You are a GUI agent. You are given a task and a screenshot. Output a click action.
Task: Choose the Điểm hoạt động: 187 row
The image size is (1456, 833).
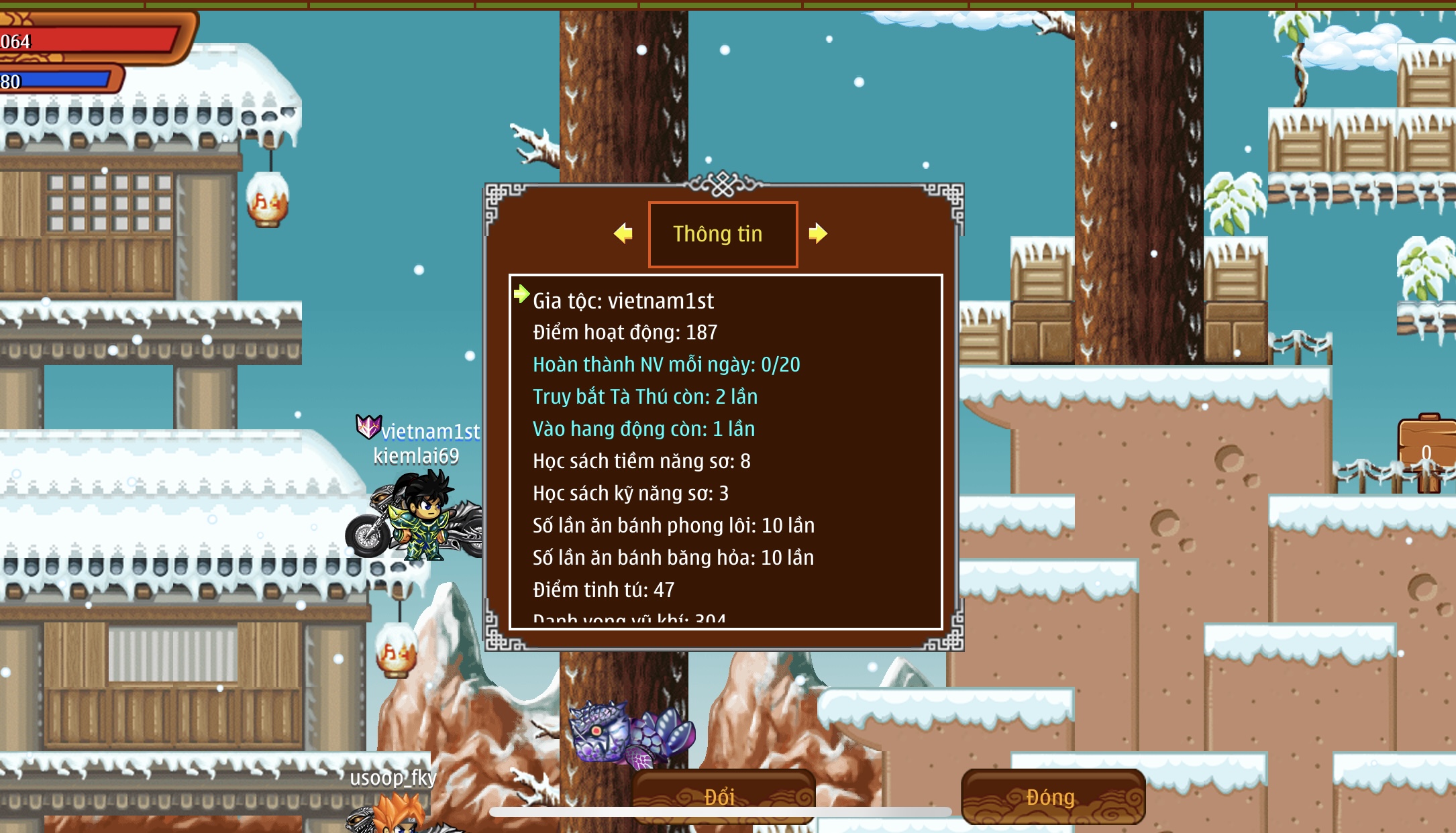point(625,333)
